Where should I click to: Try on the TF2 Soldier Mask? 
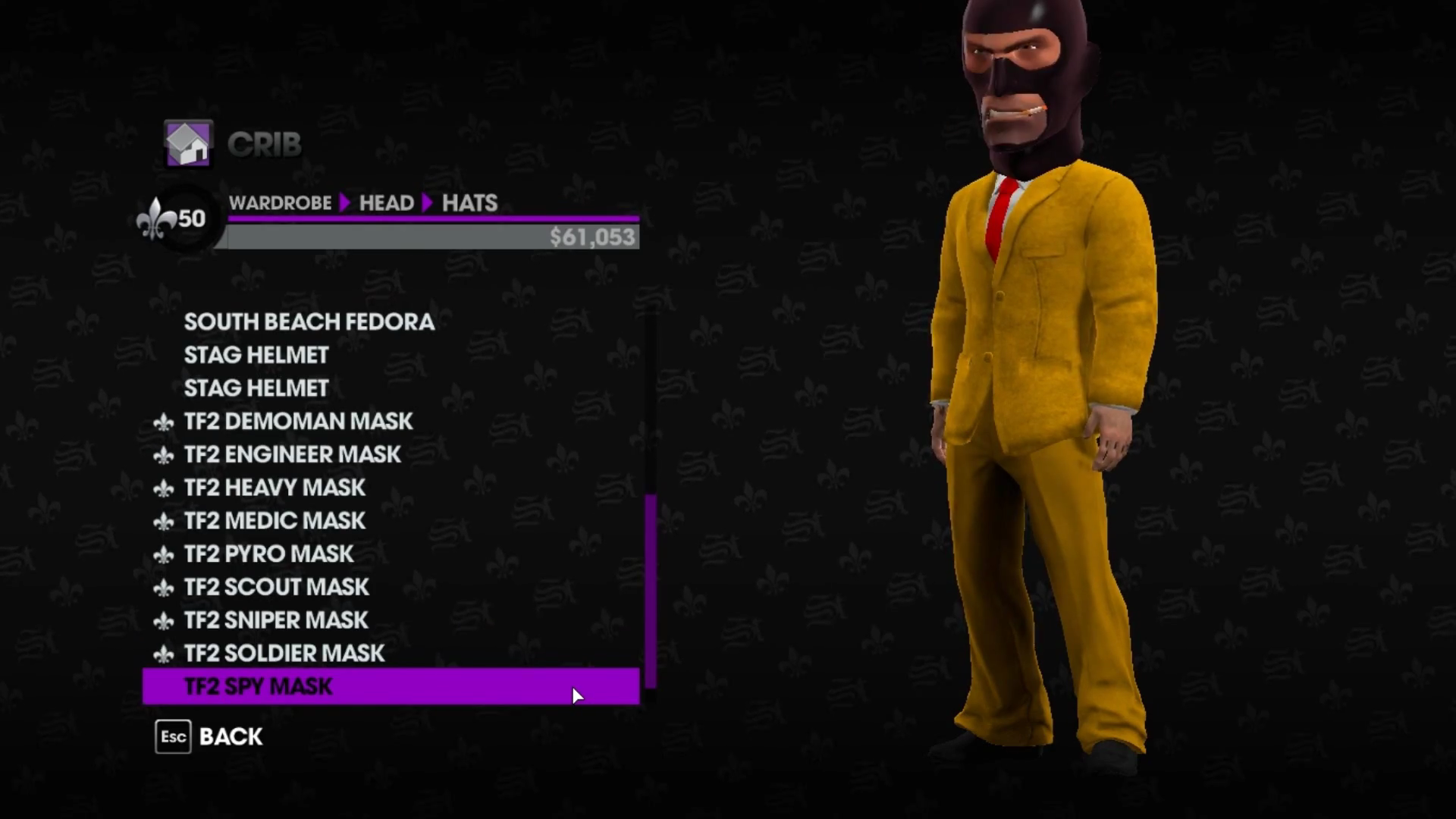click(284, 654)
